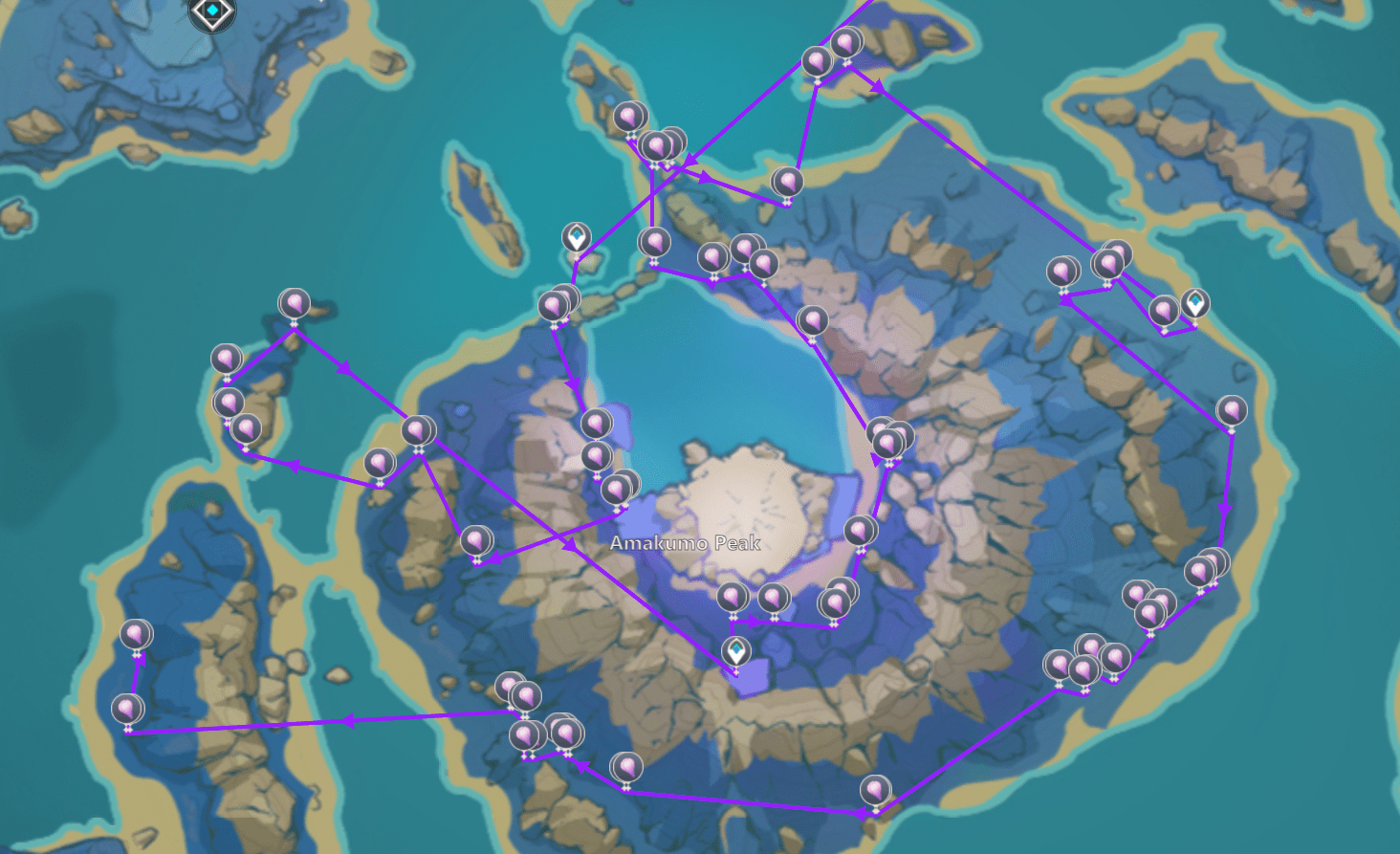Screen dimensions: 1400x854
Task: Open the teleport waypoint south of Amakumo Peak
Action: tap(734, 648)
